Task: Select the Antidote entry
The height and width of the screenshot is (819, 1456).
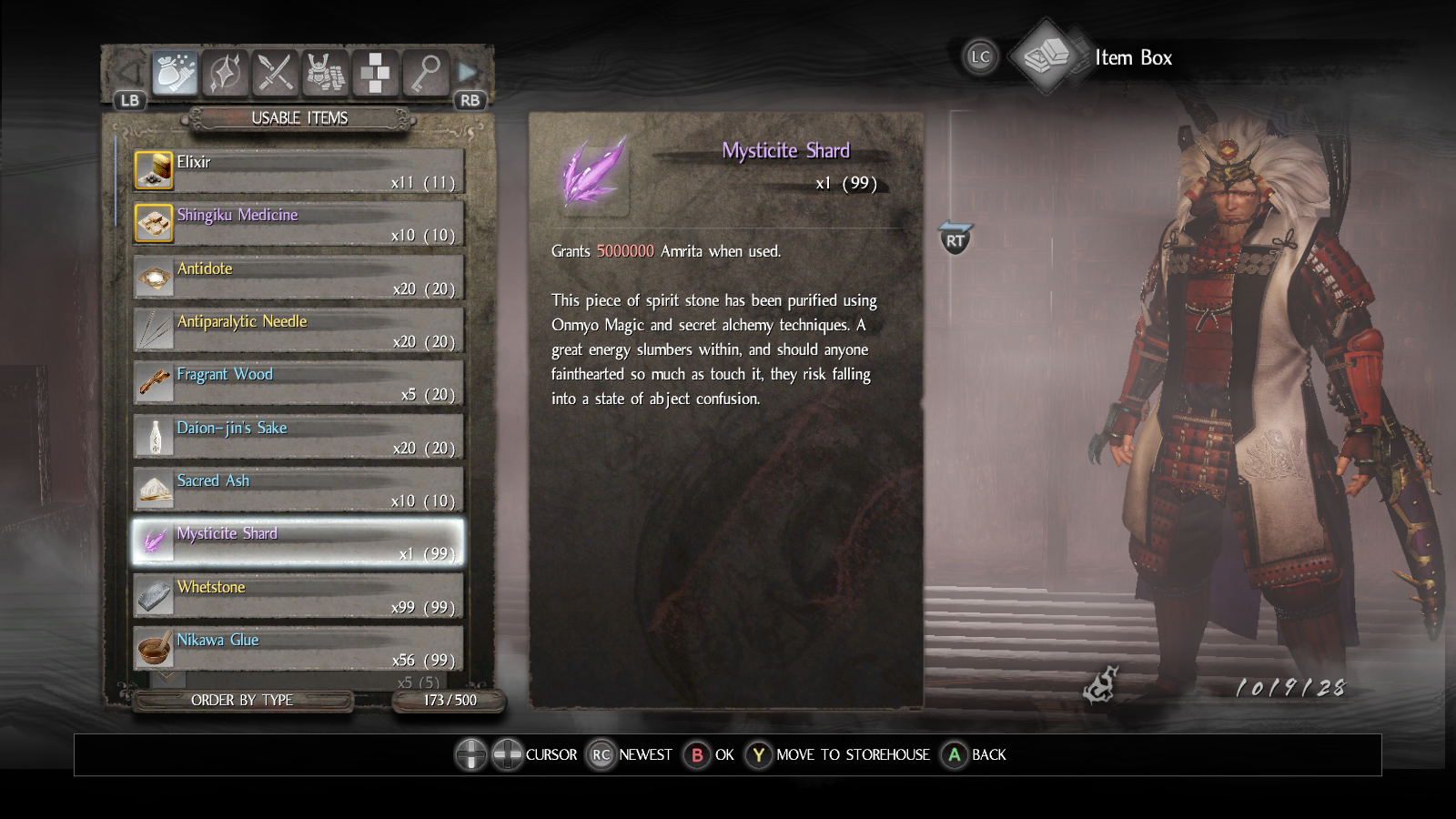Action: tap(298, 278)
